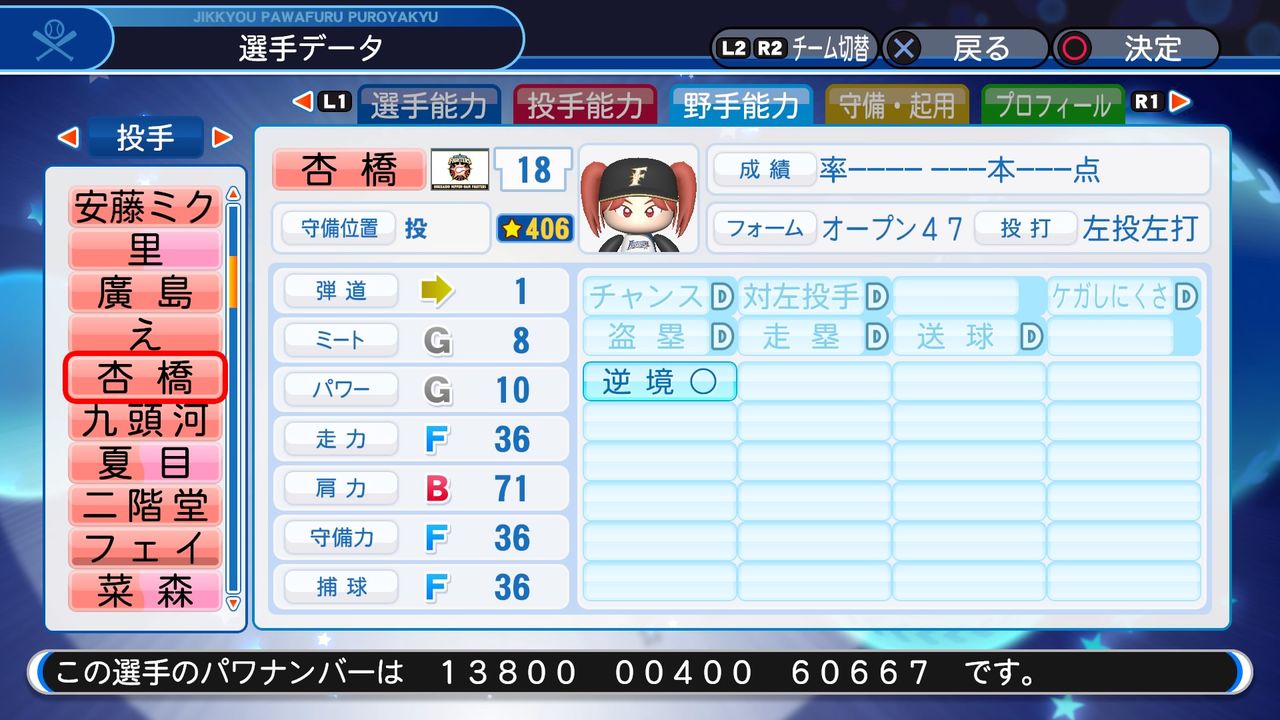1280x720 pixels.
Task: Select 九頭河 from the player list
Action: point(145,422)
